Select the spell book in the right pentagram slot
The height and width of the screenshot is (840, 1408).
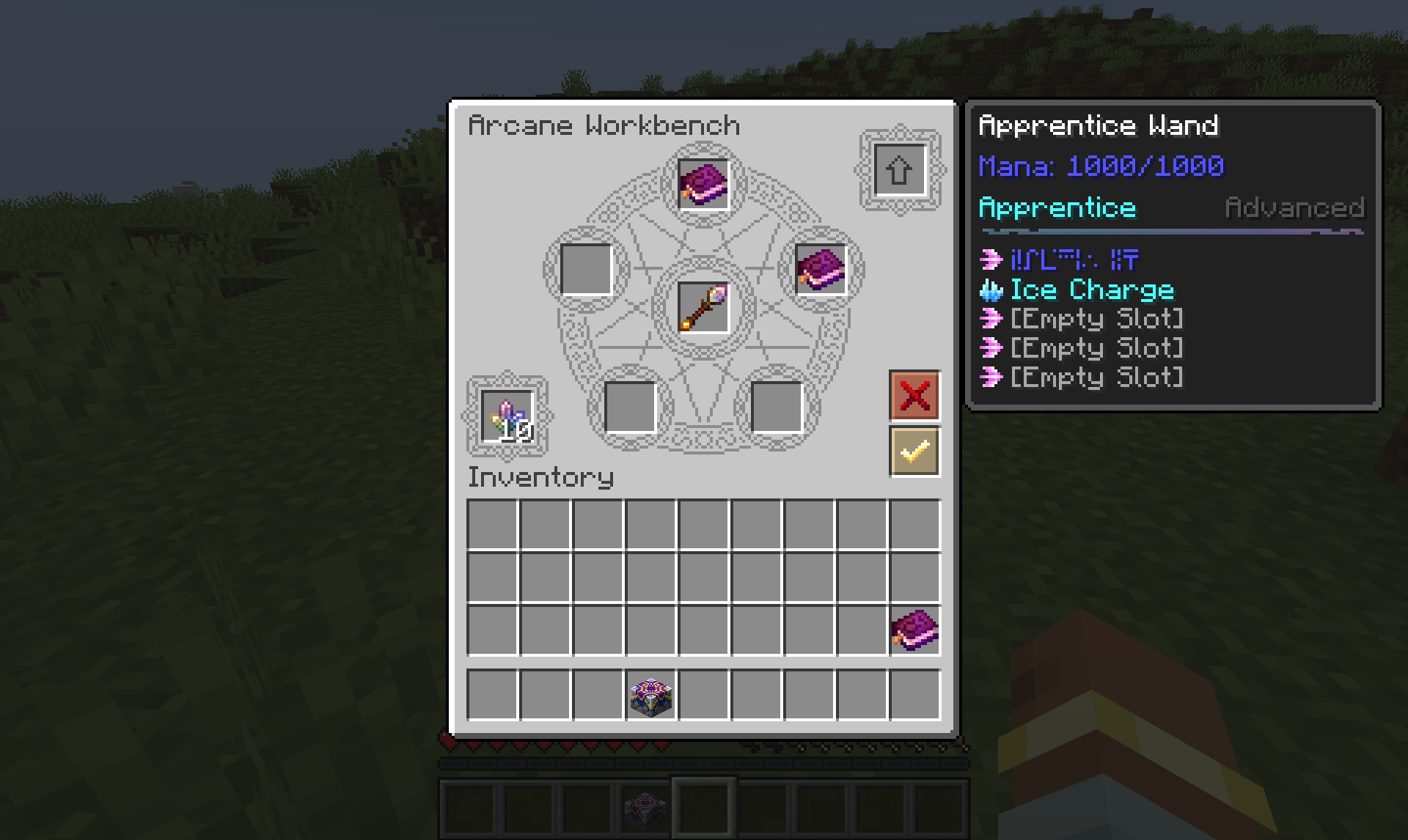point(820,268)
